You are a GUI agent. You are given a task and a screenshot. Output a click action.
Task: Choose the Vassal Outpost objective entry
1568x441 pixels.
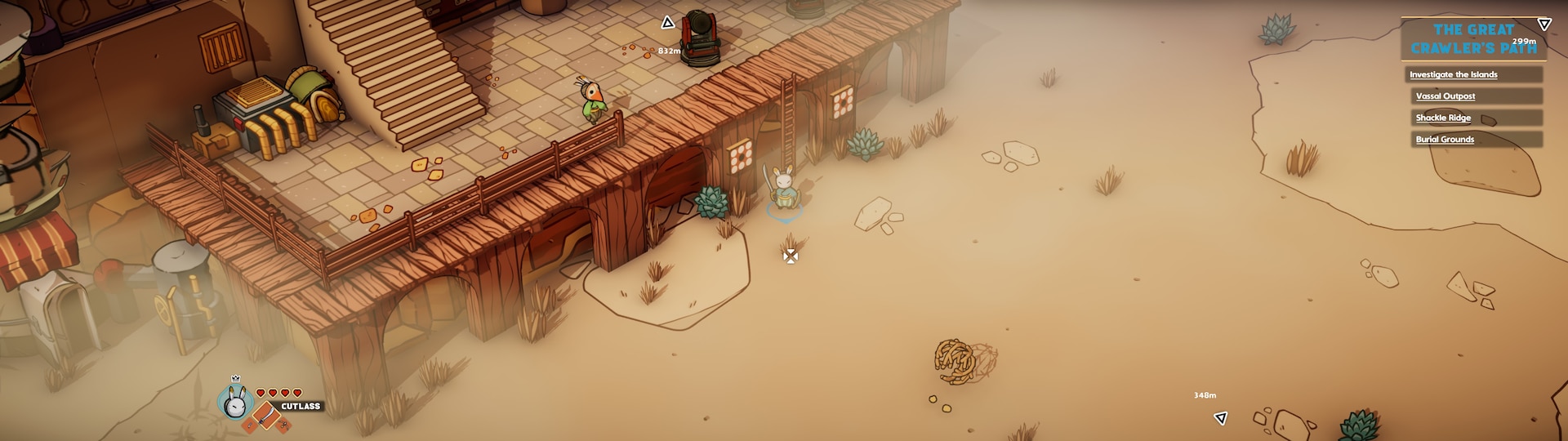(x=1445, y=96)
